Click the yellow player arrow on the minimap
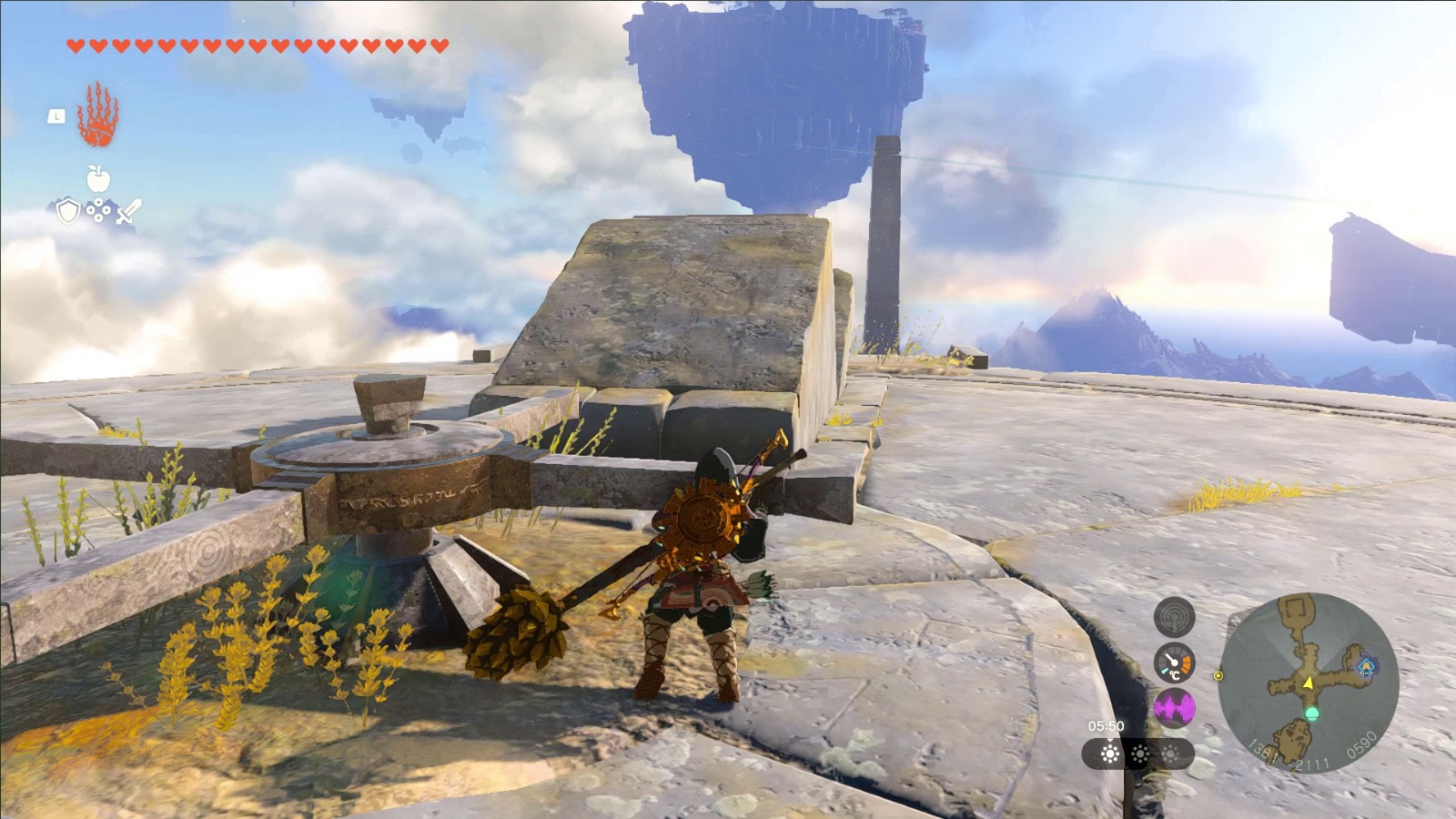 [1308, 683]
